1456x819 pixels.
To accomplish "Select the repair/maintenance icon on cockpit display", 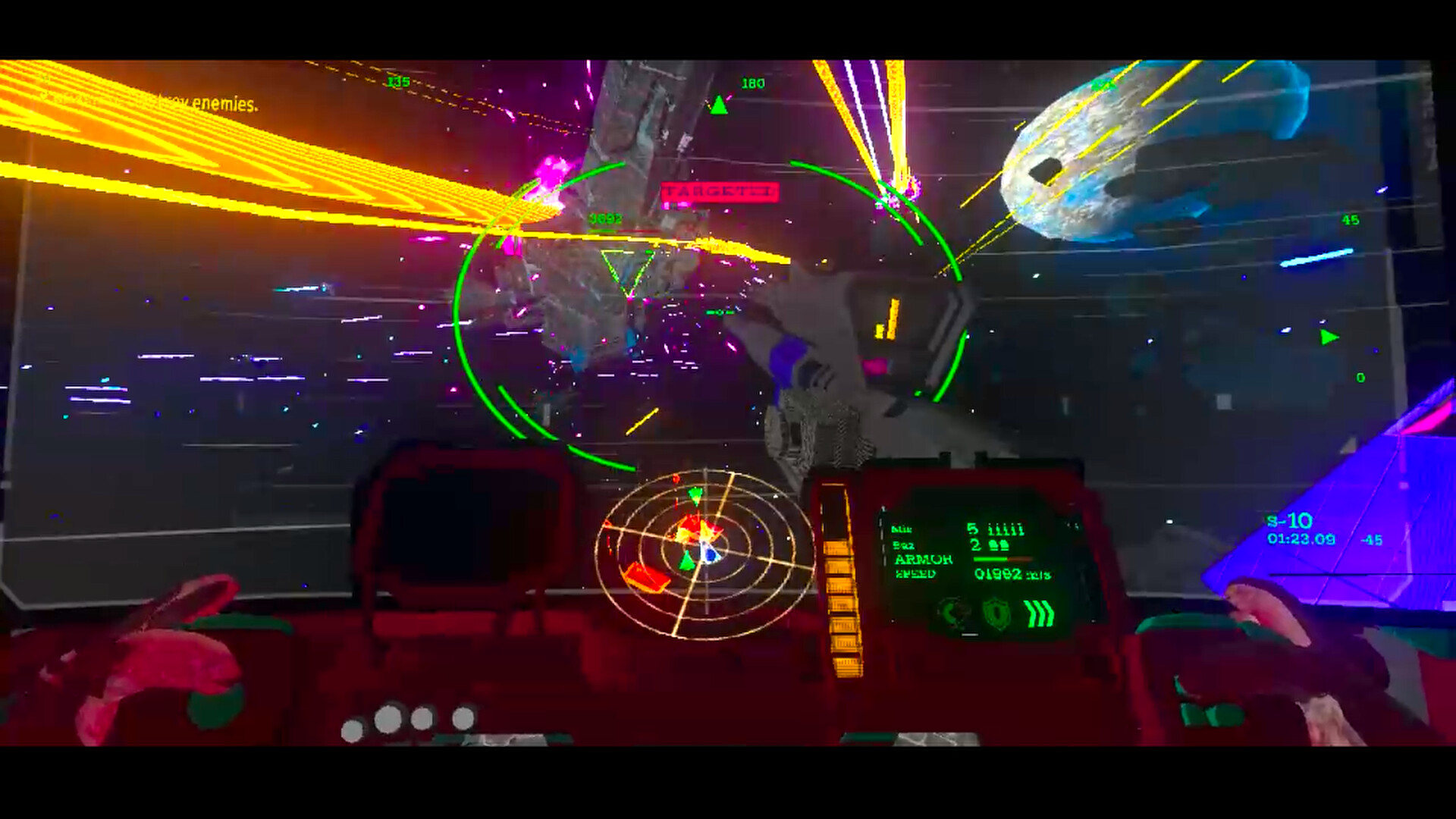I will pos(952,611).
